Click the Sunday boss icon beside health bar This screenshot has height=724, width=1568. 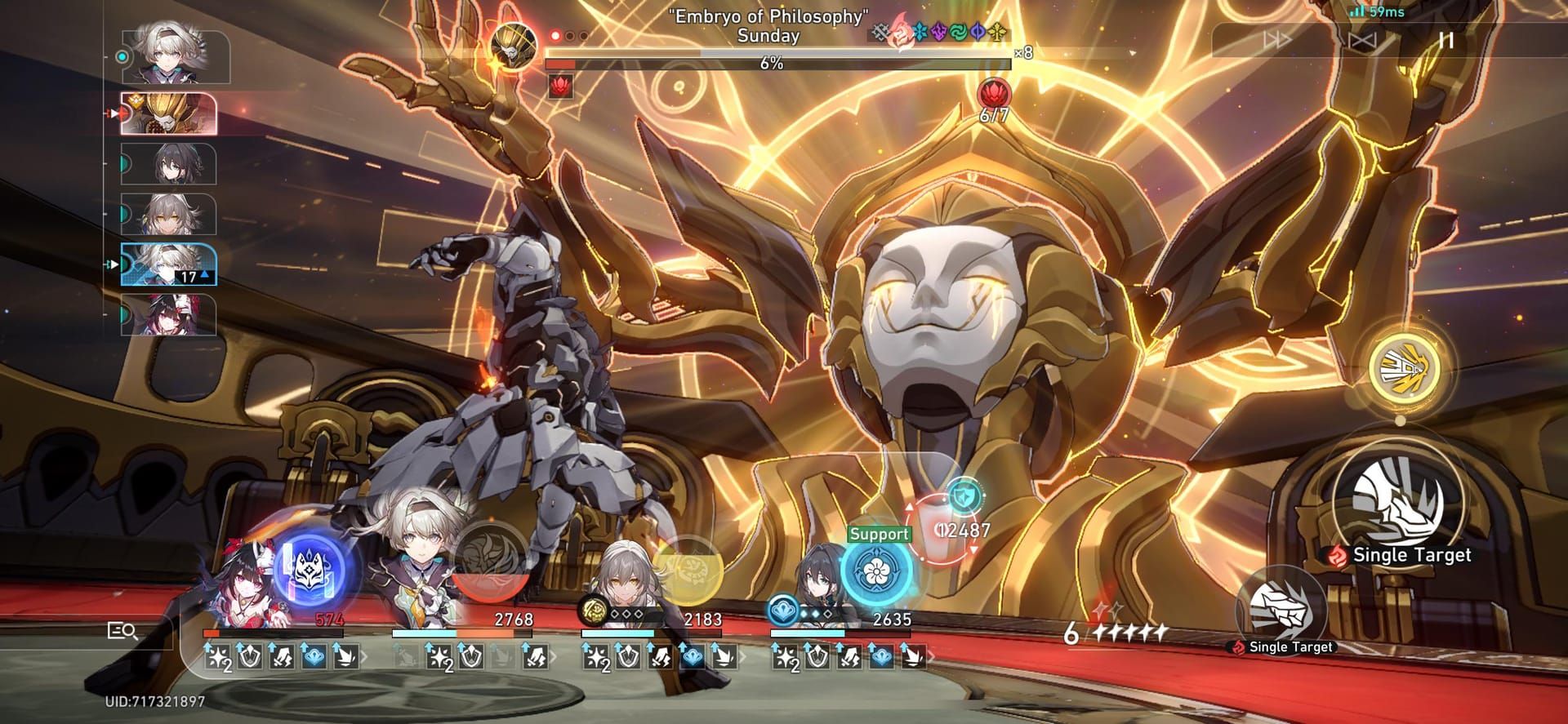coord(514,47)
